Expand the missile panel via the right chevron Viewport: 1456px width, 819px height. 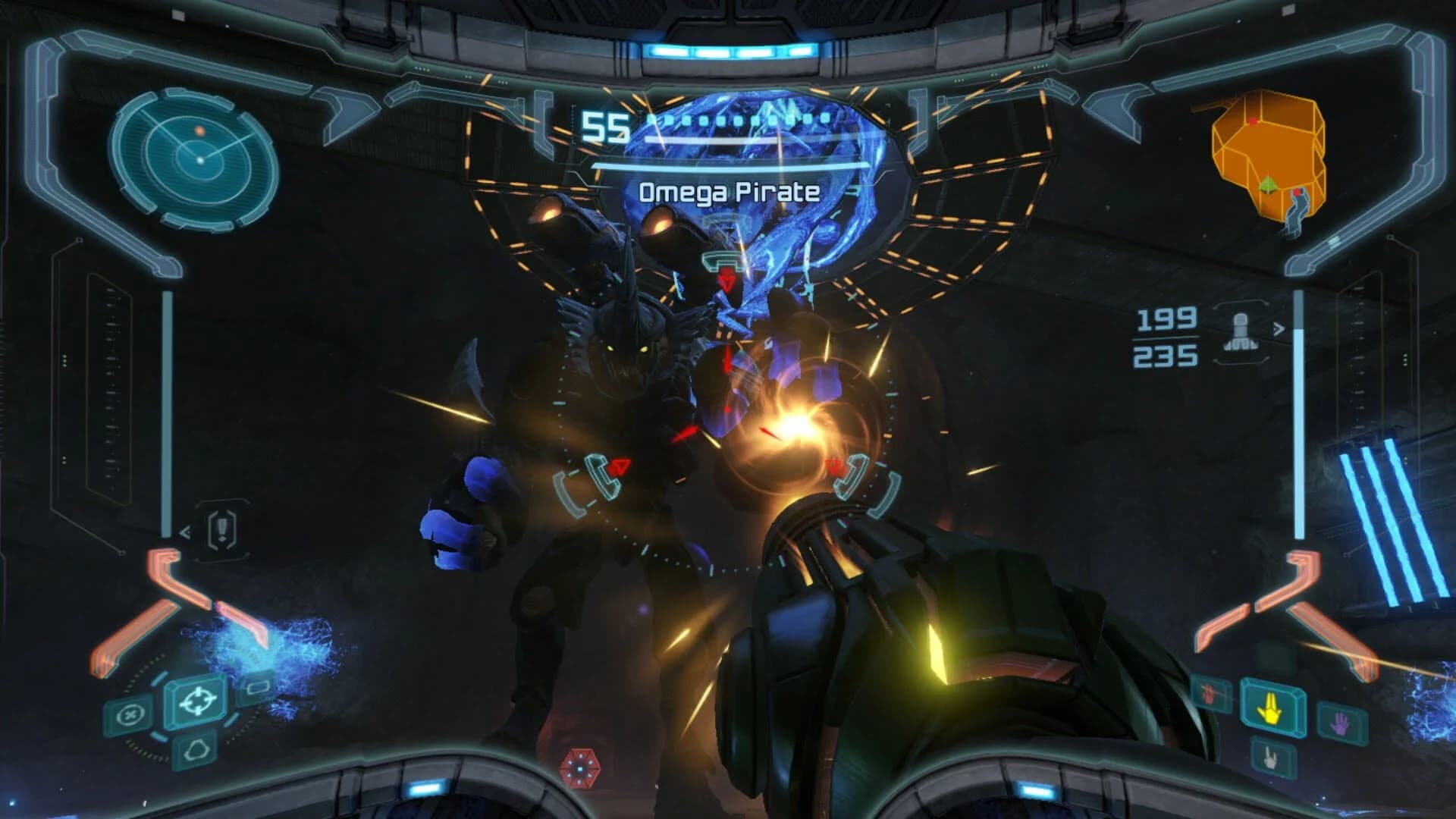click(1277, 328)
